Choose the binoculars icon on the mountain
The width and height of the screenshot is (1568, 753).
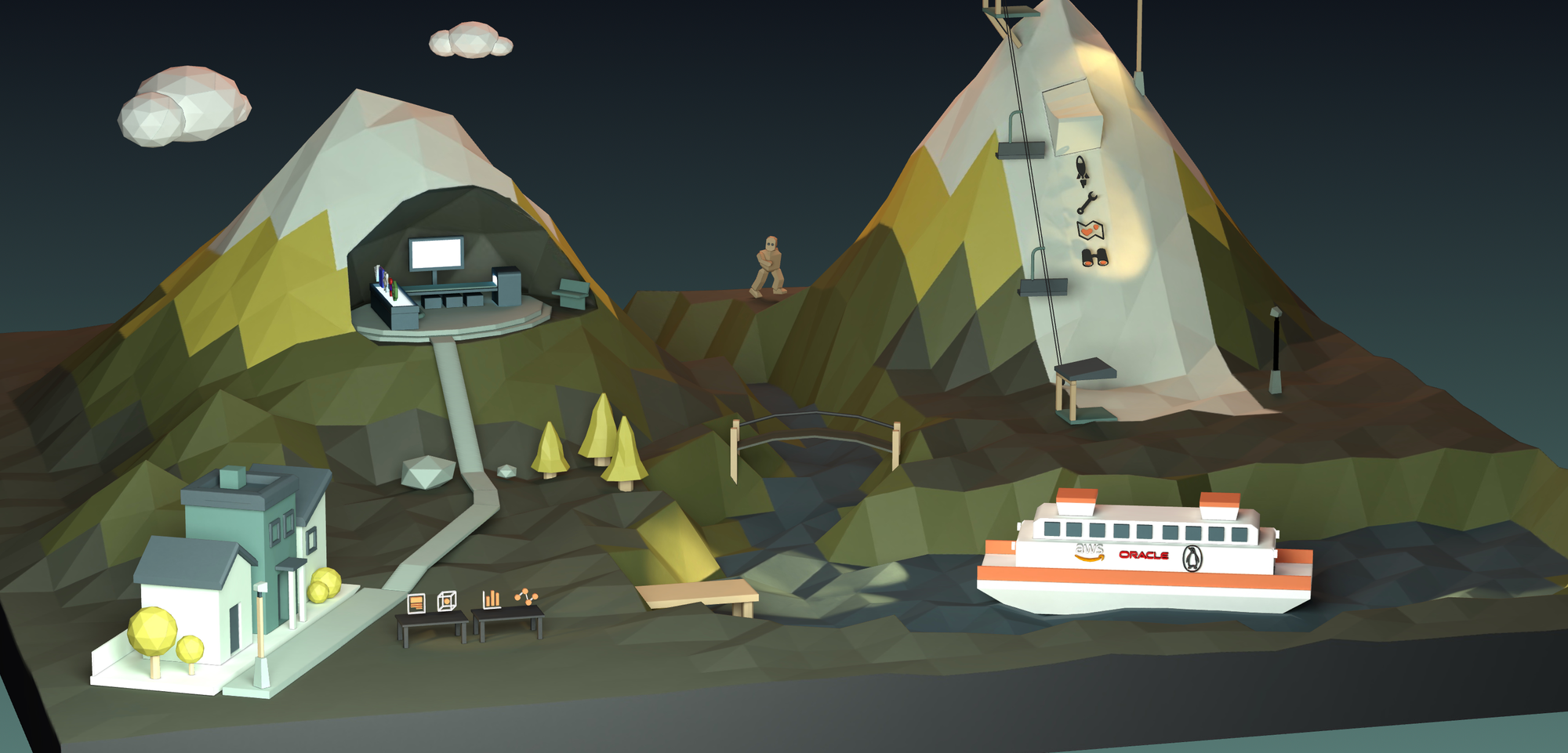(x=1094, y=257)
